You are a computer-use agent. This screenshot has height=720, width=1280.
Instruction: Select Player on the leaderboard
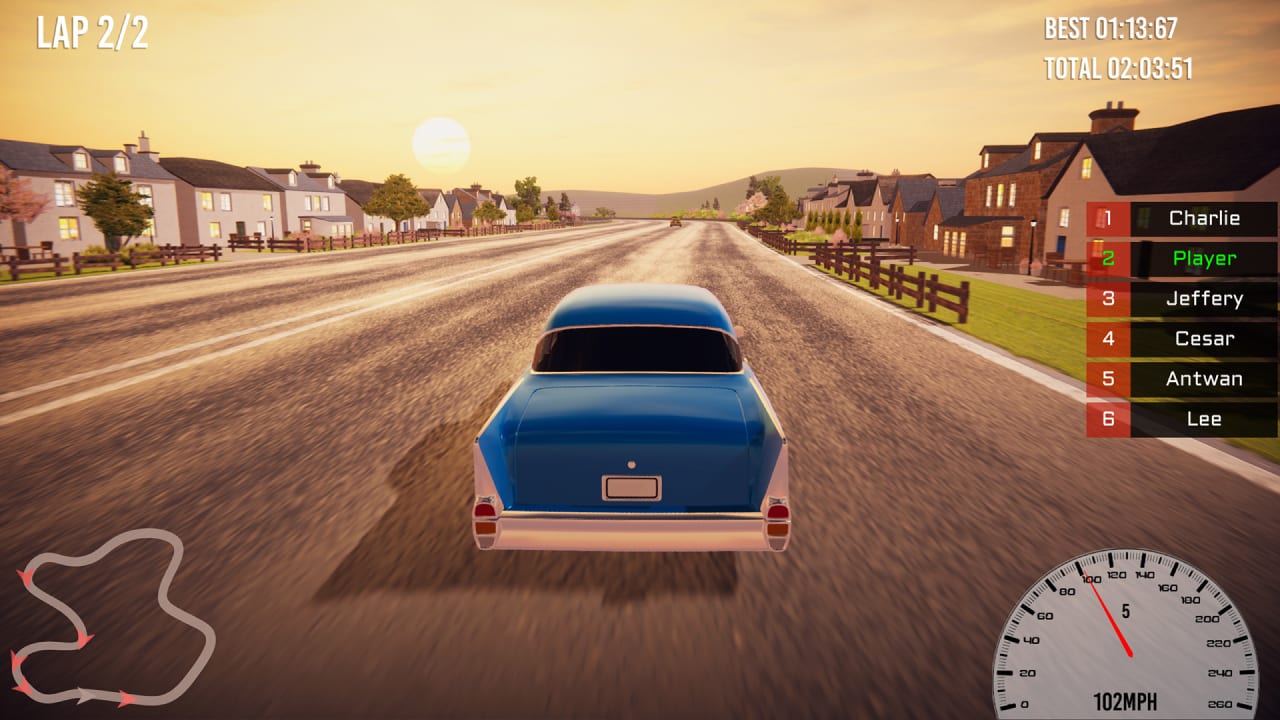1205,259
